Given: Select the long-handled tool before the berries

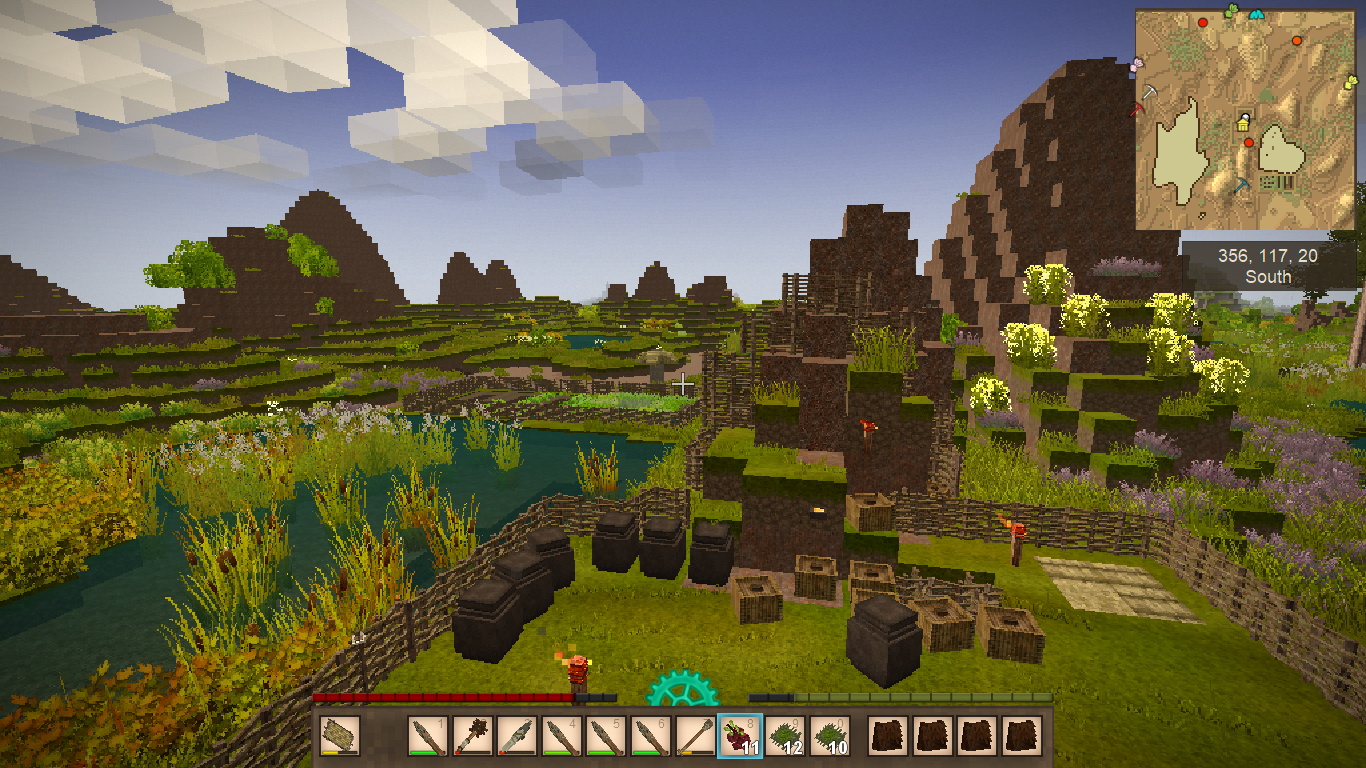Looking at the screenshot, I should 695,737.
